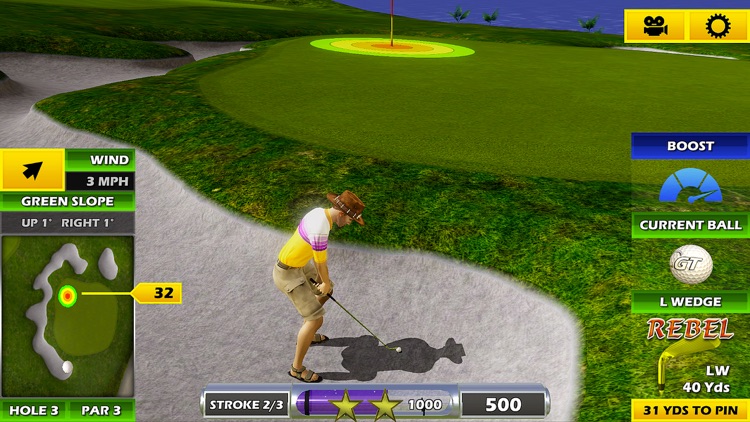Open the hole overview minimap
The image size is (750, 422).
point(67,316)
